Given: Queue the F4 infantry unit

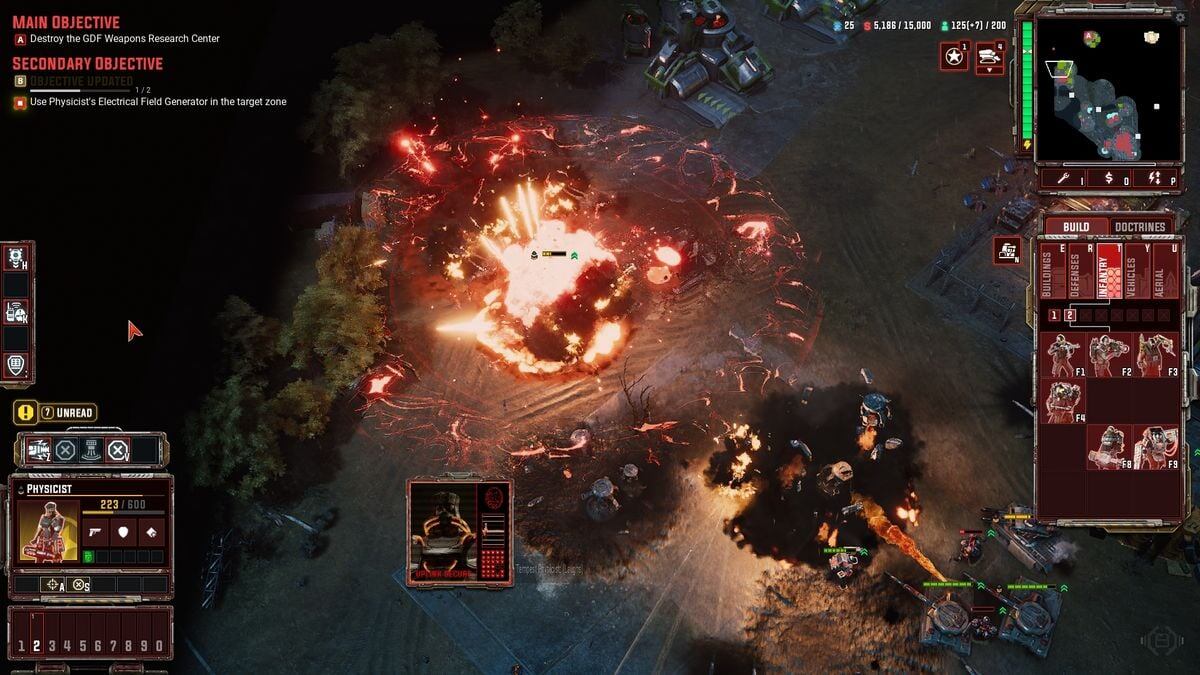Looking at the screenshot, I should tap(1063, 401).
